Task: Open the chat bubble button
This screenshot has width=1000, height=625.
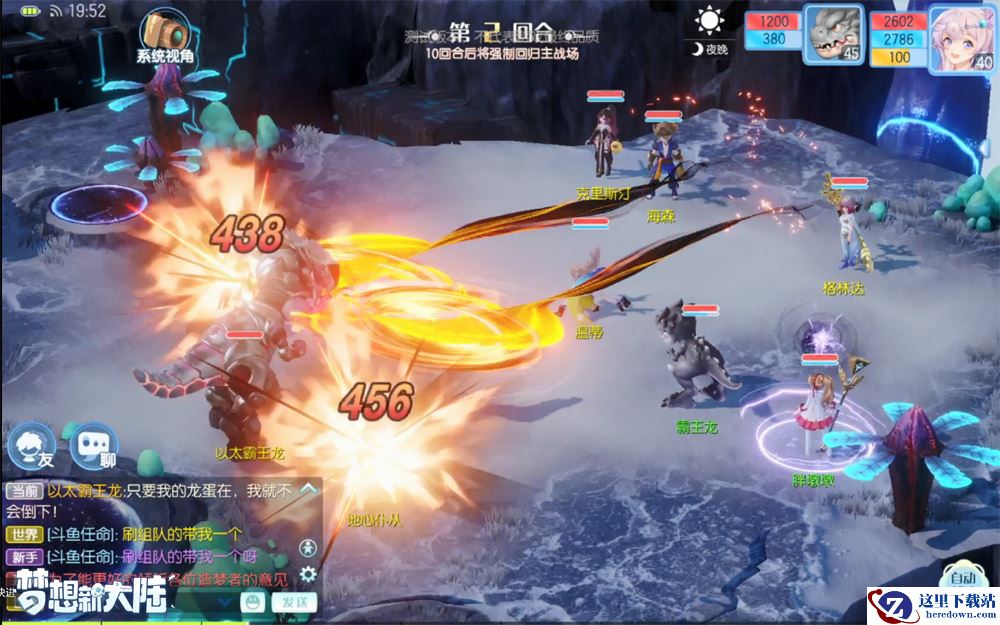Action: pyautogui.click(x=93, y=446)
